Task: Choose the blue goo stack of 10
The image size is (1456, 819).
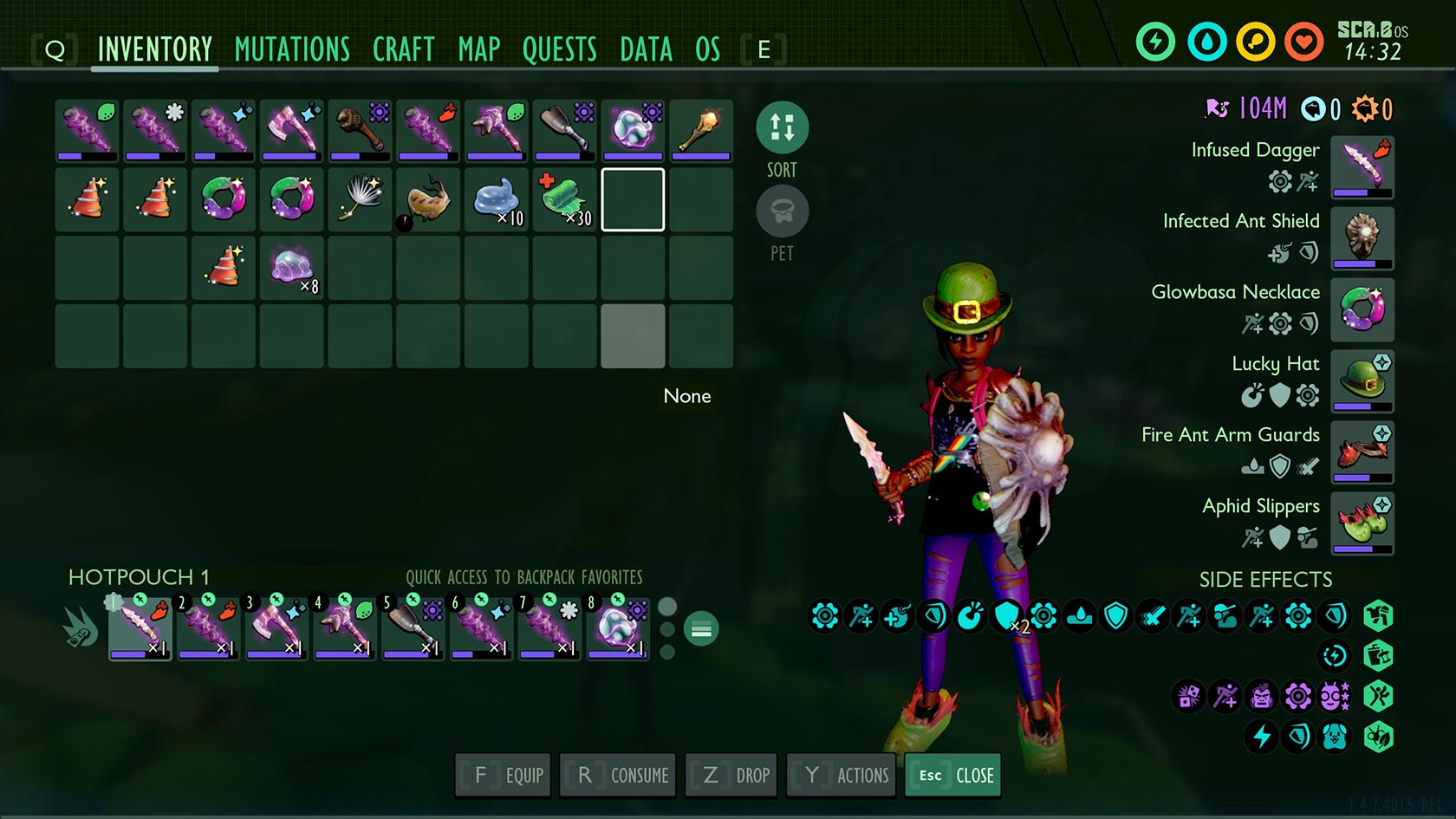Action: coord(497,199)
